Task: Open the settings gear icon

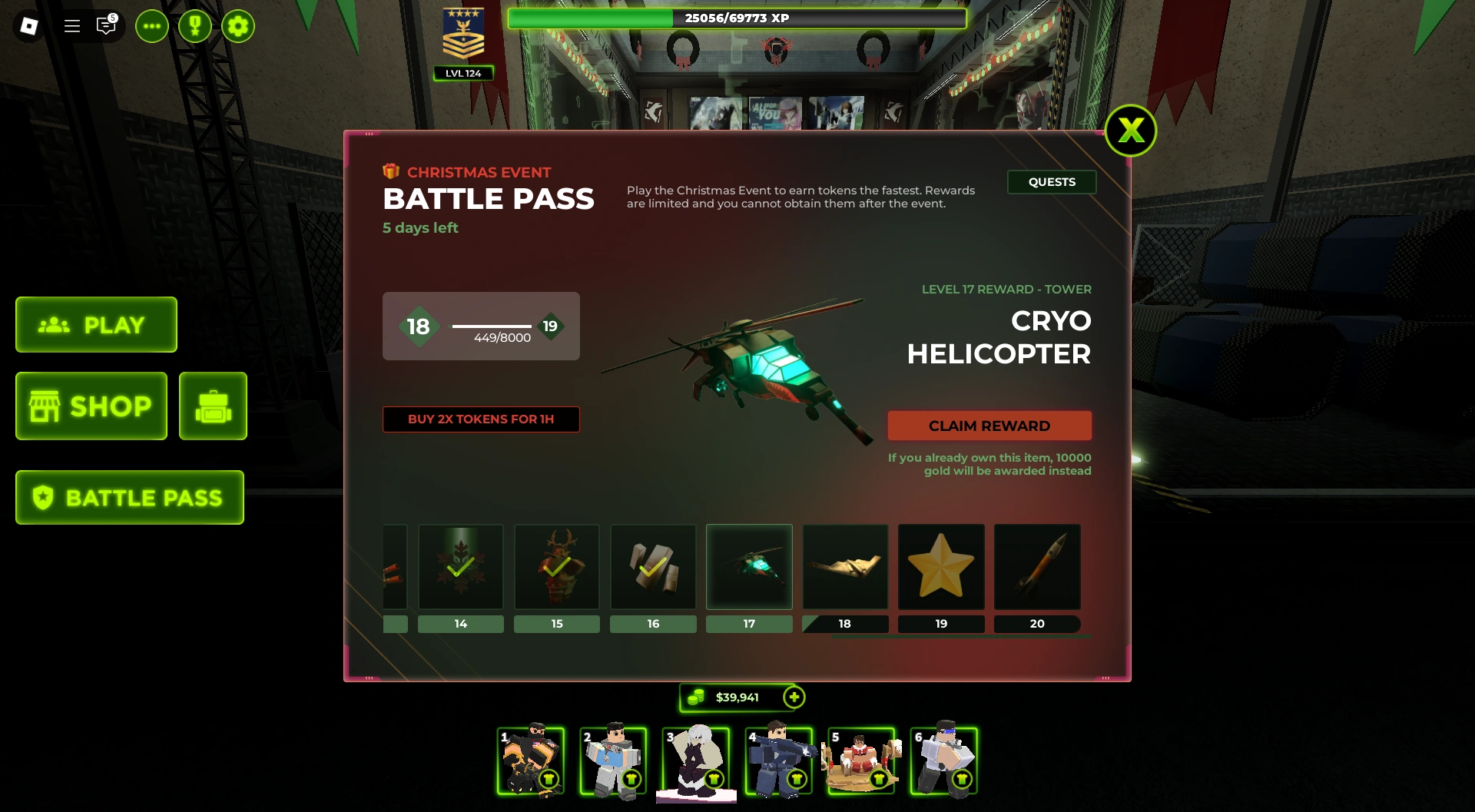Action: click(238, 25)
